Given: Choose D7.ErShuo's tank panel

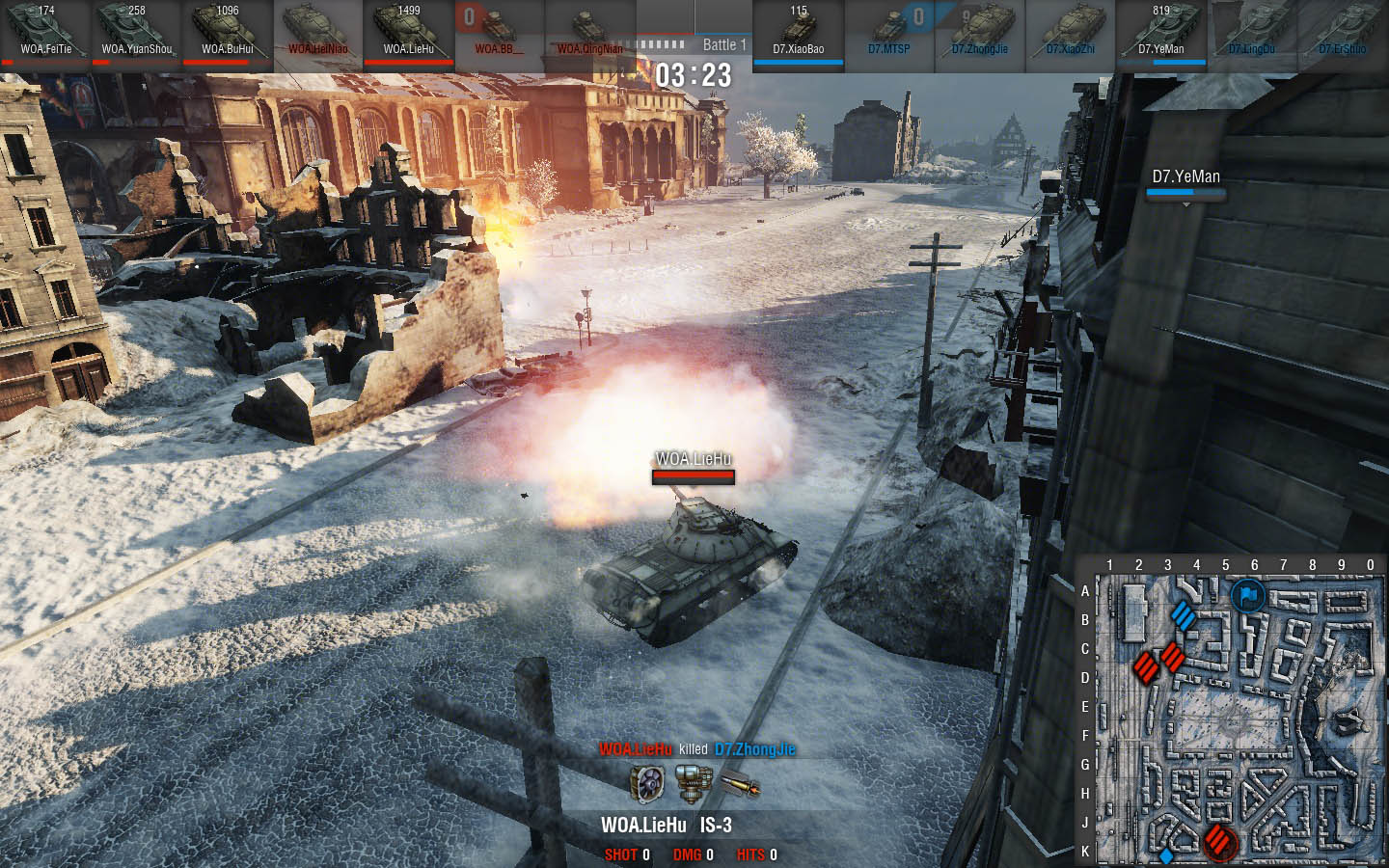Looking at the screenshot, I should [1342, 32].
